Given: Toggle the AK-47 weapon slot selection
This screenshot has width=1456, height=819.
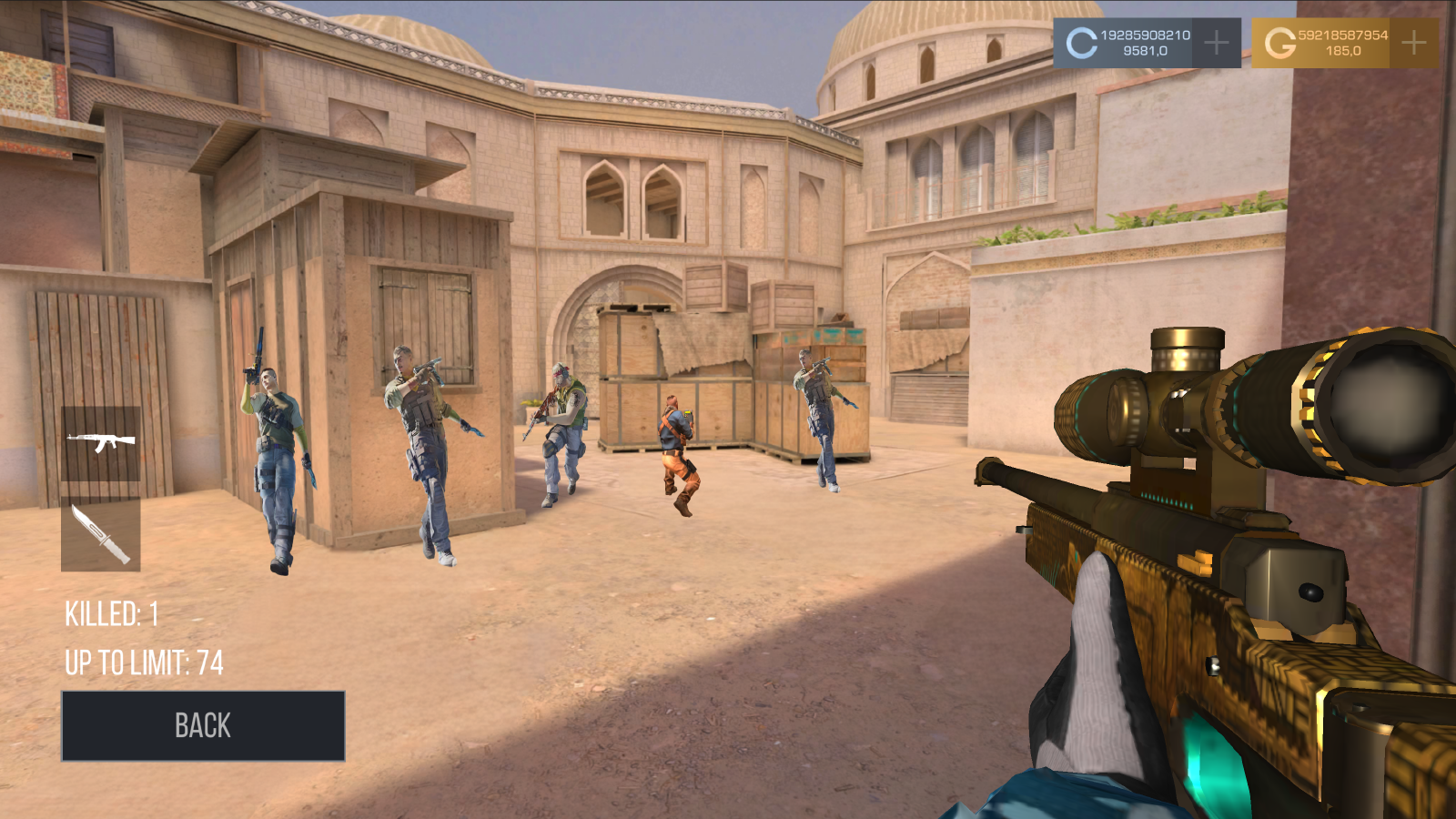Looking at the screenshot, I should (x=102, y=442).
